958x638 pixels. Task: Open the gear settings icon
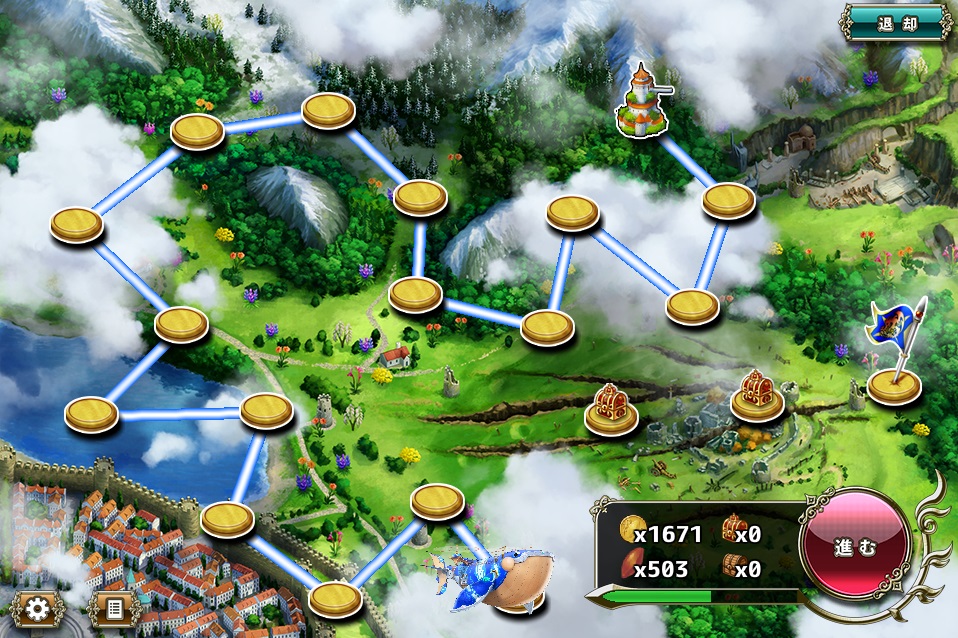pos(38,608)
